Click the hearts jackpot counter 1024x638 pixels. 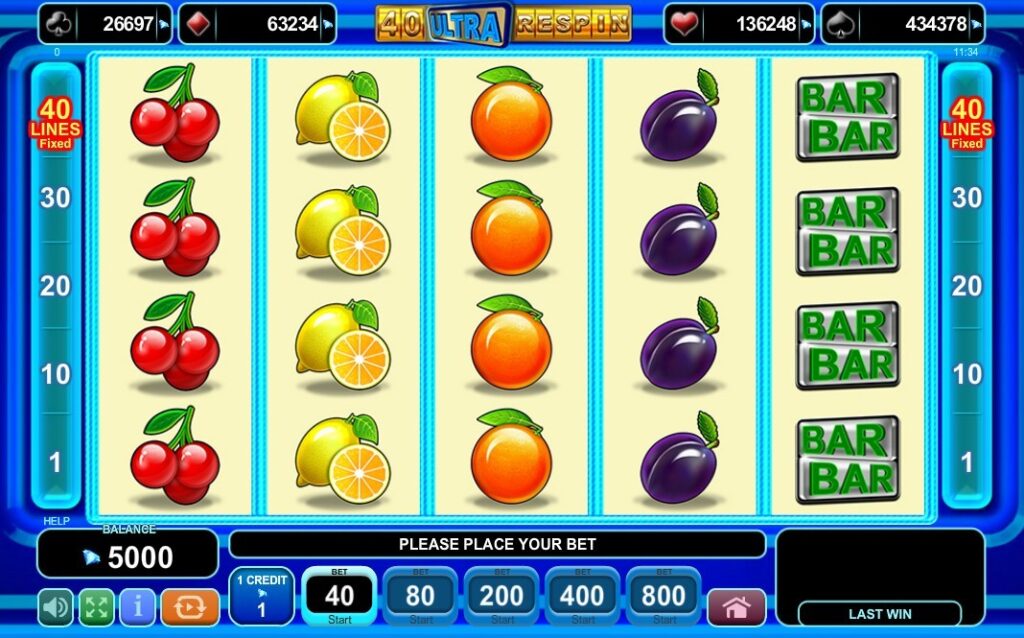tap(740, 24)
